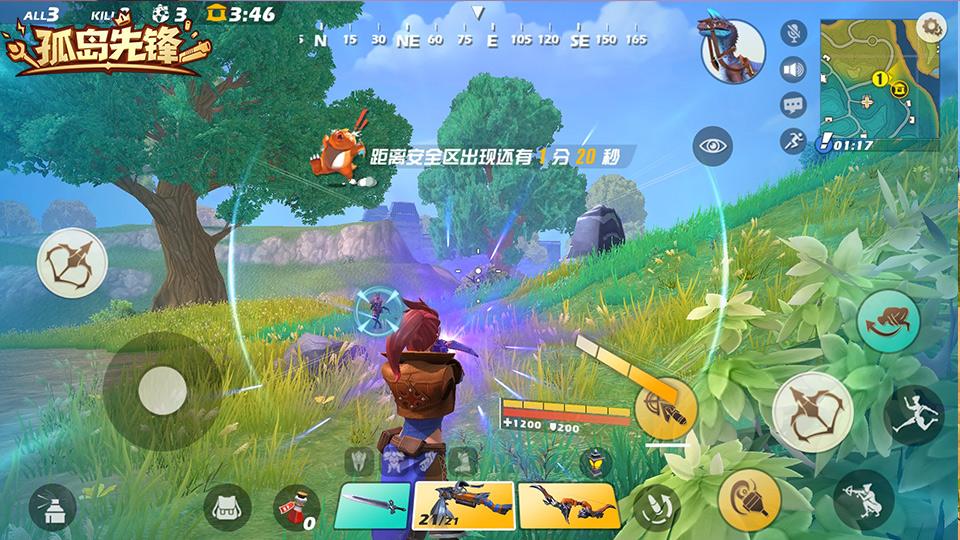
Task: Open the settings gear menu
Action: click(x=930, y=26)
